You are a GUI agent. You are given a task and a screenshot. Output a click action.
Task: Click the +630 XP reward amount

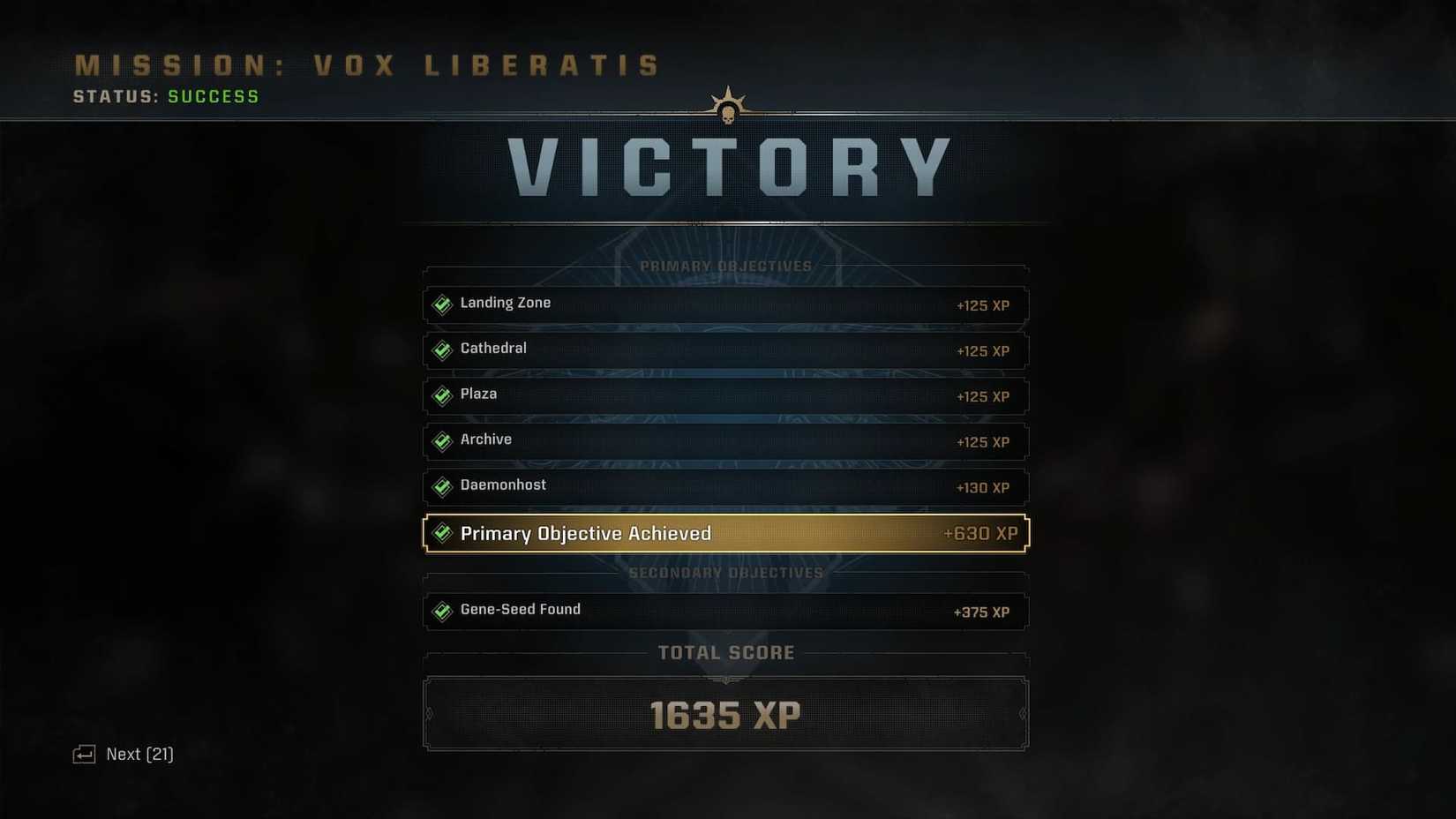pos(979,533)
